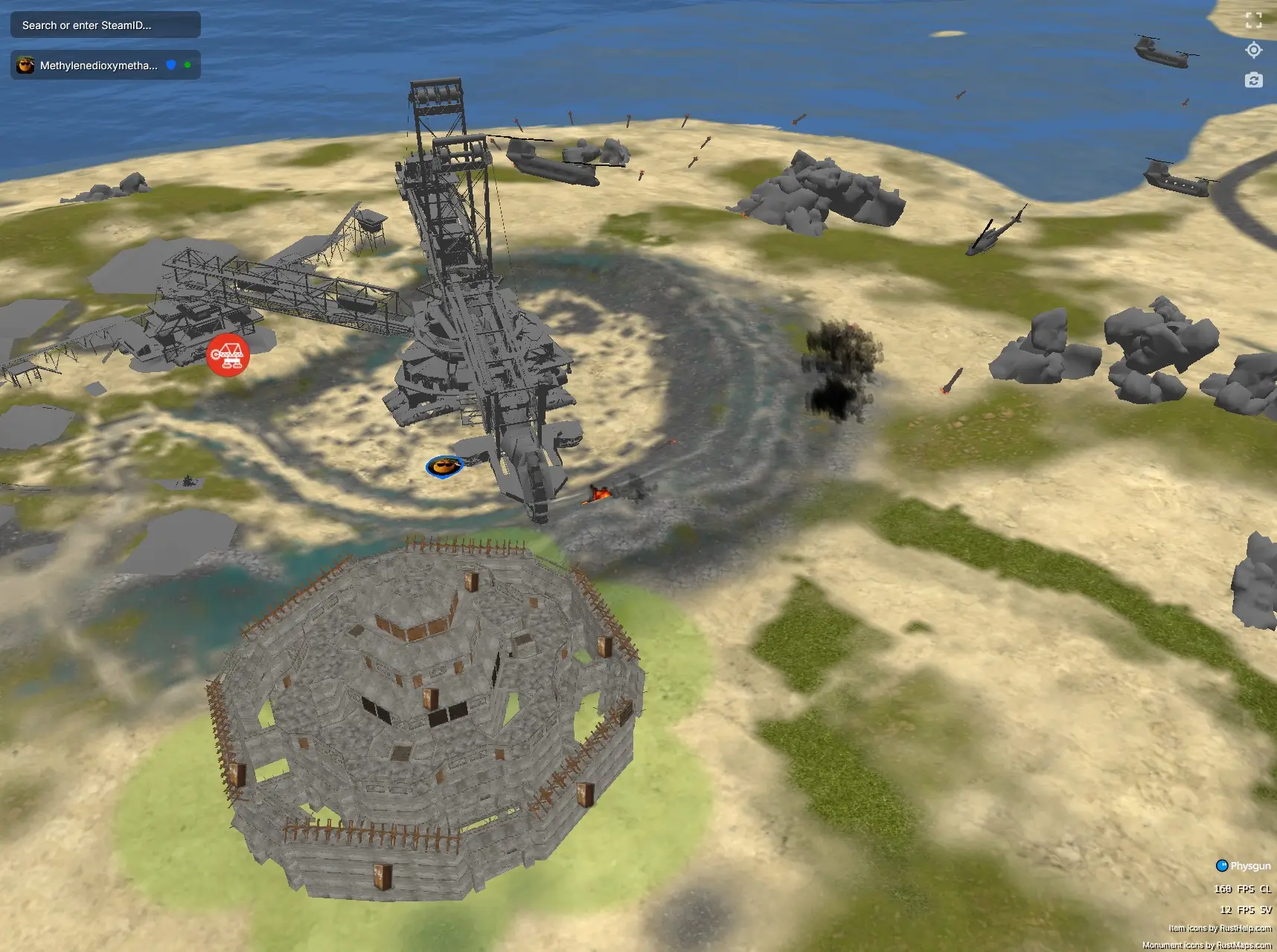The image size is (1277, 952).
Task: Select the player avatar marker on the map
Action: [444, 467]
